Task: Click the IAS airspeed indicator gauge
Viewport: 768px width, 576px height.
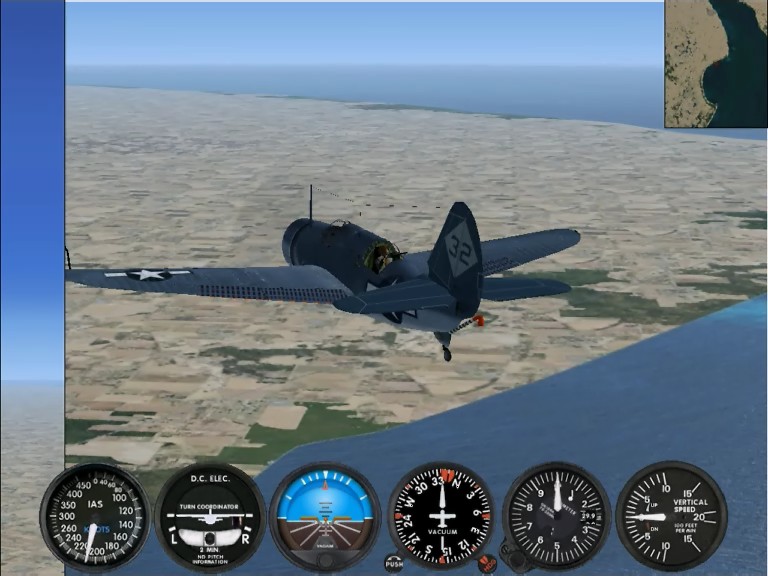Action: coord(95,516)
